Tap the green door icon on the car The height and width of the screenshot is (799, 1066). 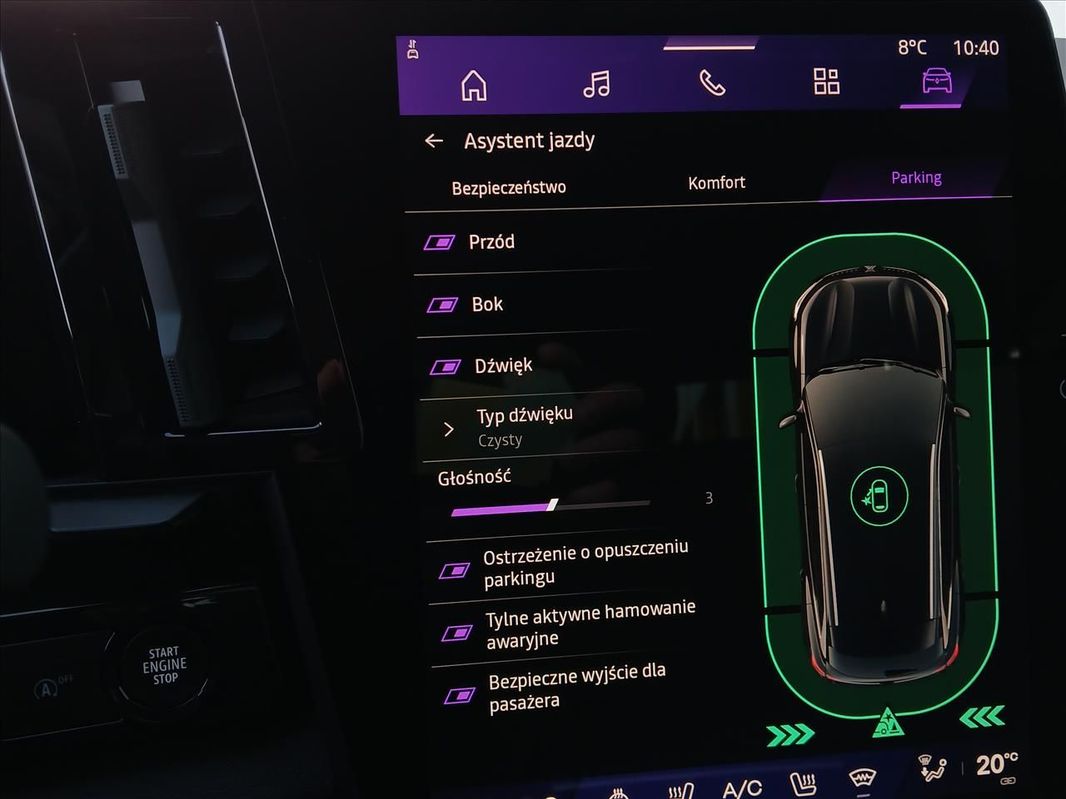pos(879,492)
